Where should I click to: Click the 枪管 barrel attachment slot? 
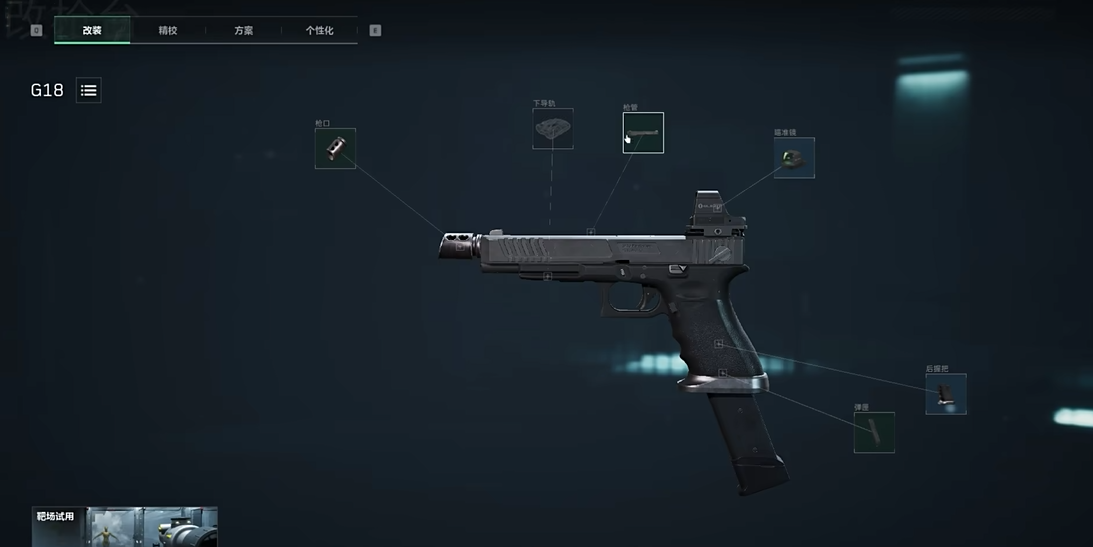coord(643,133)
